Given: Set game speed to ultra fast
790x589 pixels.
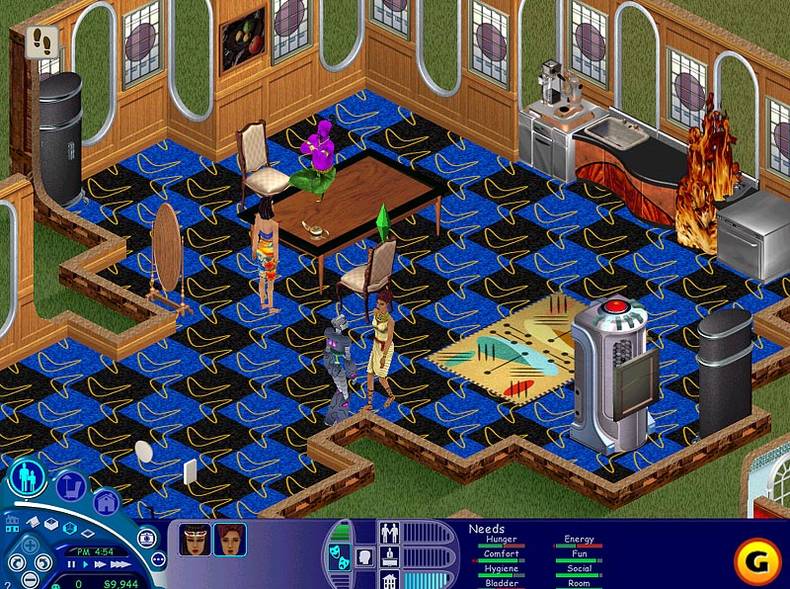Looking at the screenshot, I should point(118,565).
